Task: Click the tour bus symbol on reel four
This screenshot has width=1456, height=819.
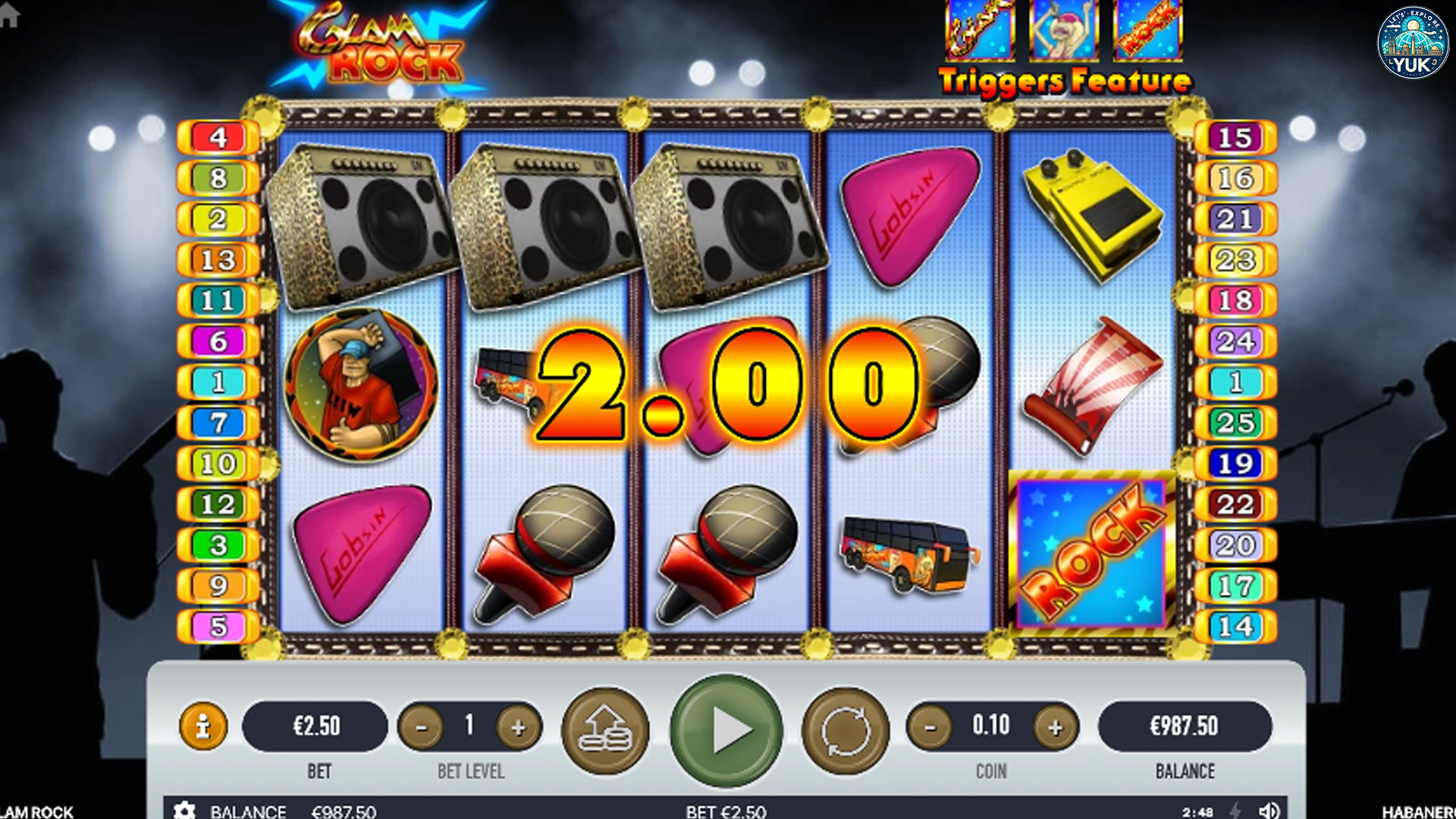Action: [x=907, y=554]
